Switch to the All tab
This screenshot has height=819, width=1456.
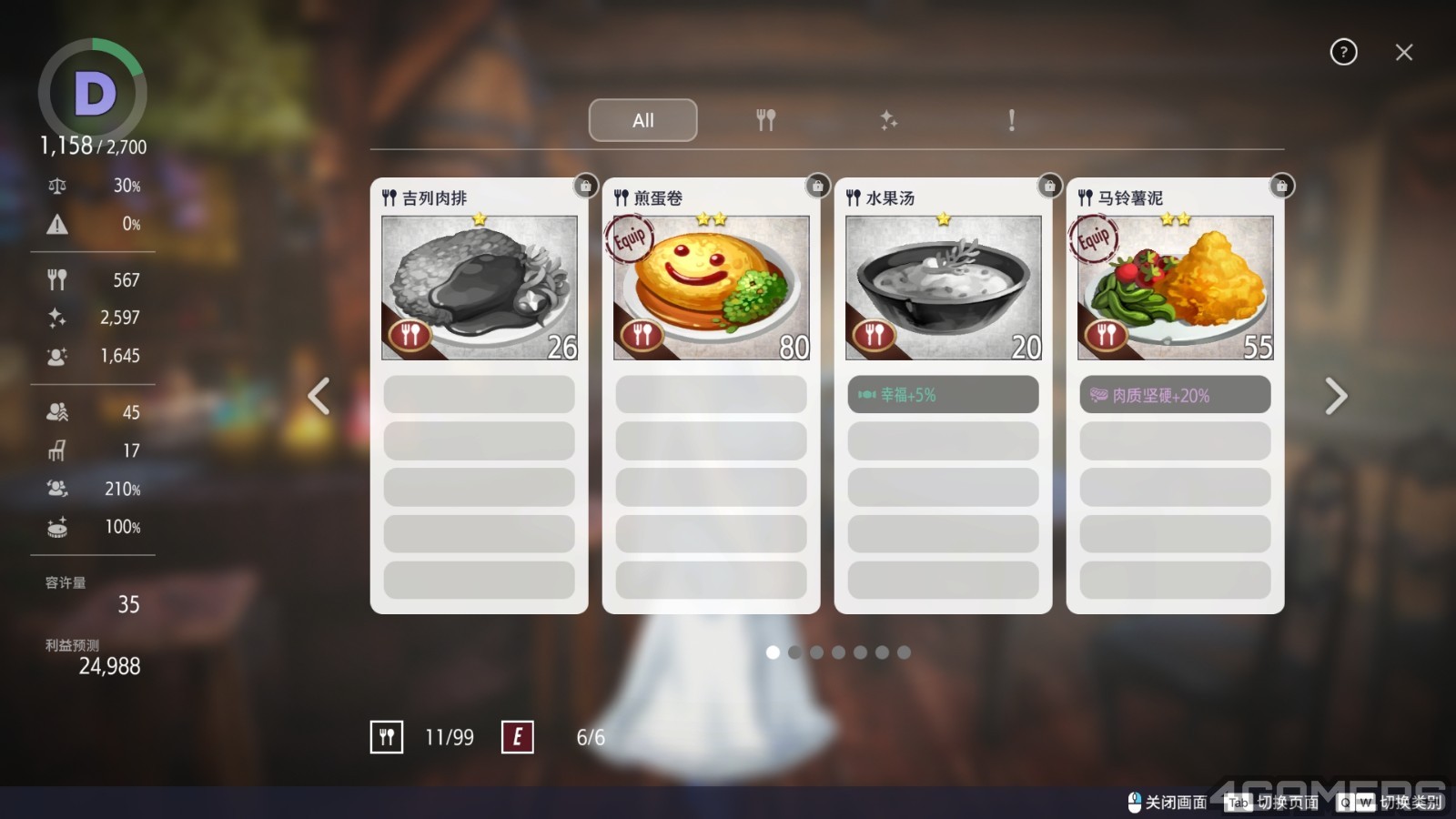coord(642,120)
